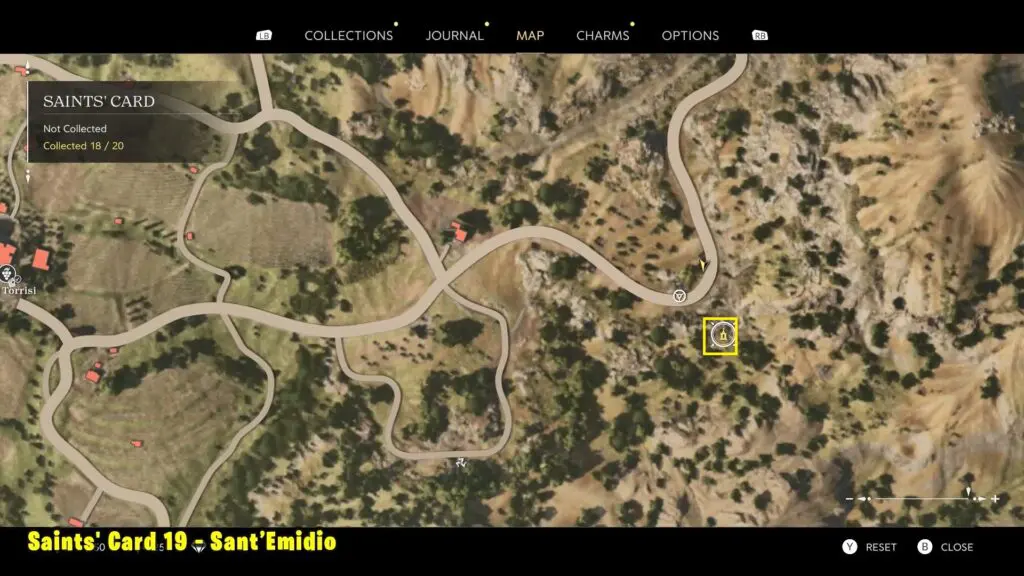Viewport: 1024px width, 576px height.
Task: Zoom in with the plus button
Action: pyautogui.click(x=995, y=498)
